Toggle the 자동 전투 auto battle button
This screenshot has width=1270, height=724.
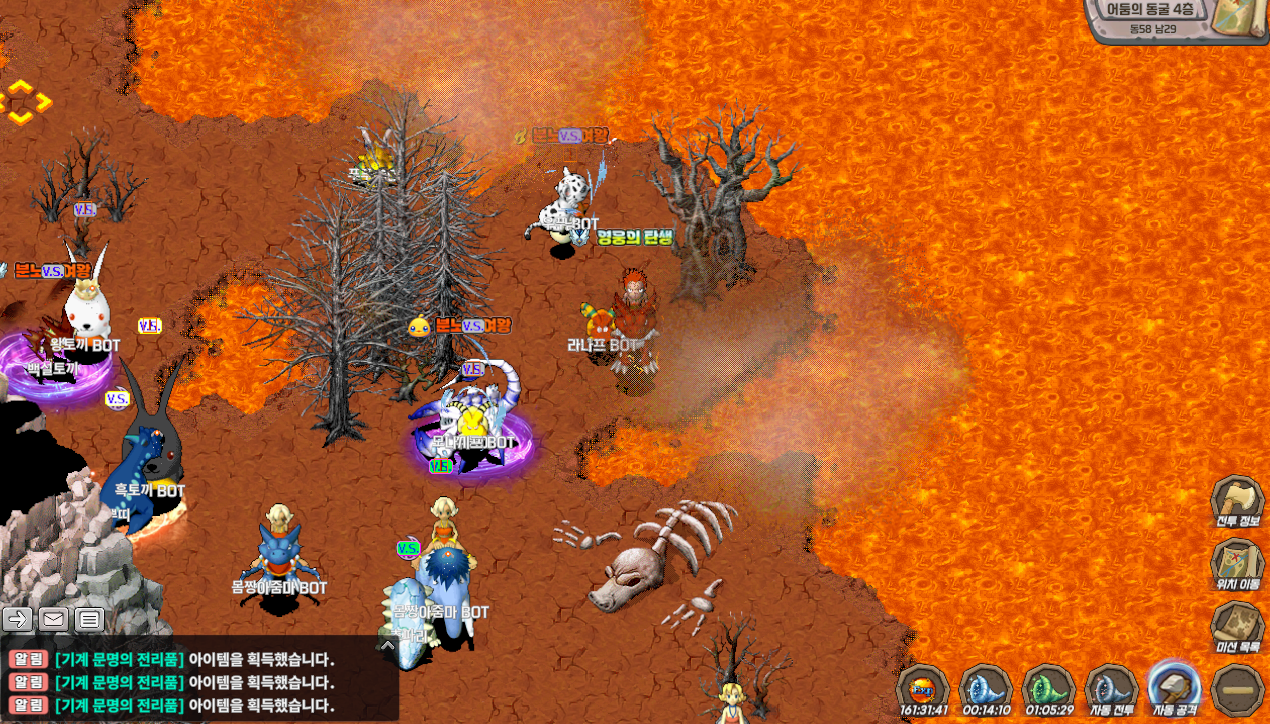(1111, 689)
